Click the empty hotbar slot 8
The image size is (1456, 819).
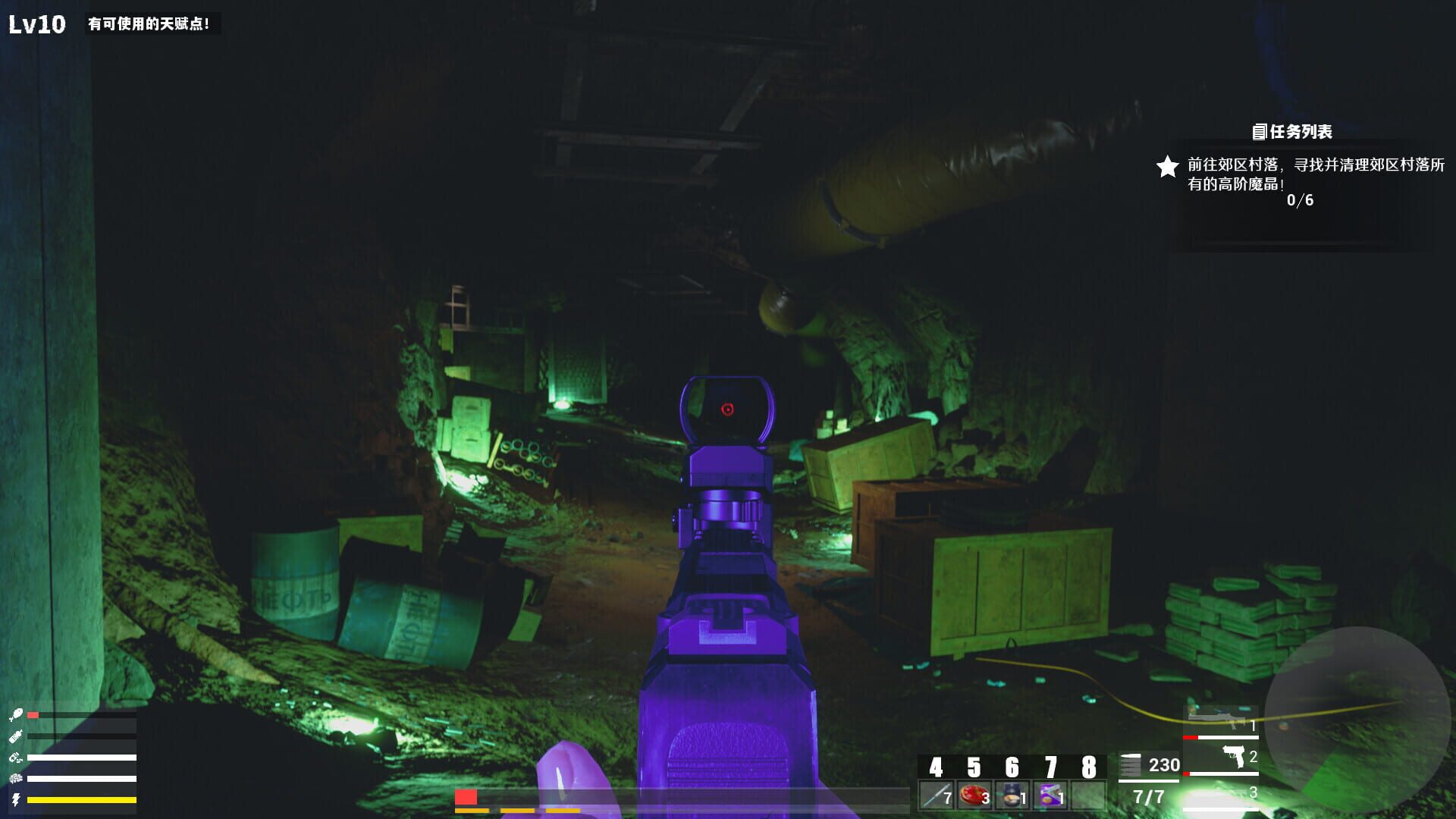click(x=1088, y=795)
